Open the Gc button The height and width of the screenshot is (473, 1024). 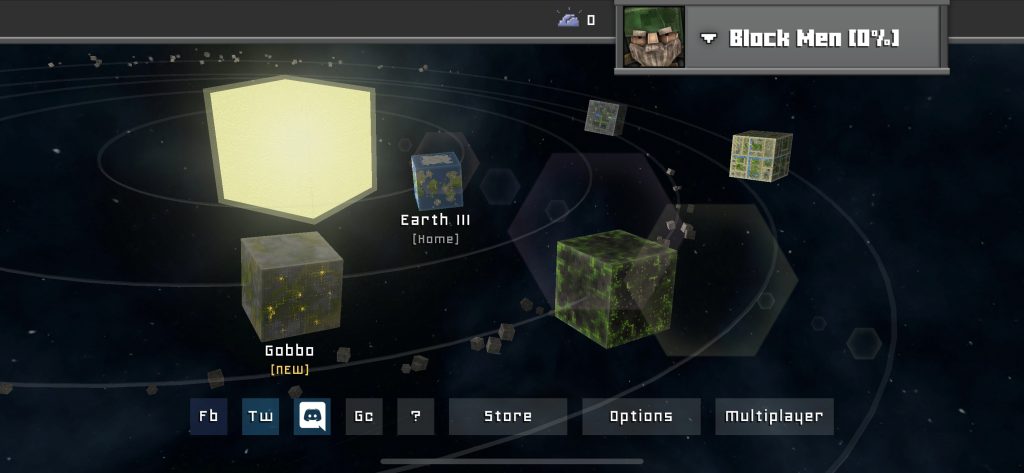coord(364,416)
